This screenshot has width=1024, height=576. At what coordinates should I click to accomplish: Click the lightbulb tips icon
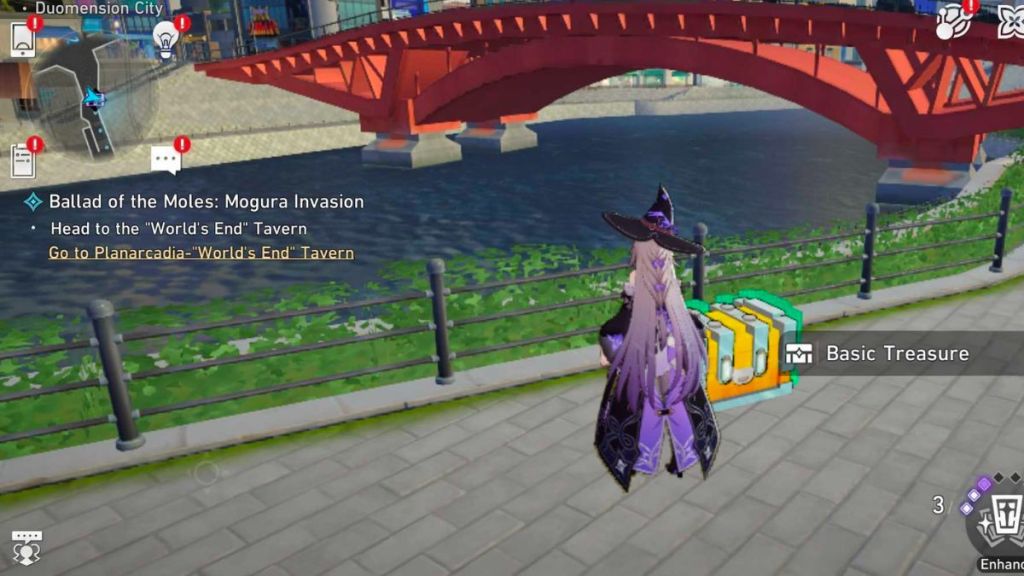click(x=166, y=40)
